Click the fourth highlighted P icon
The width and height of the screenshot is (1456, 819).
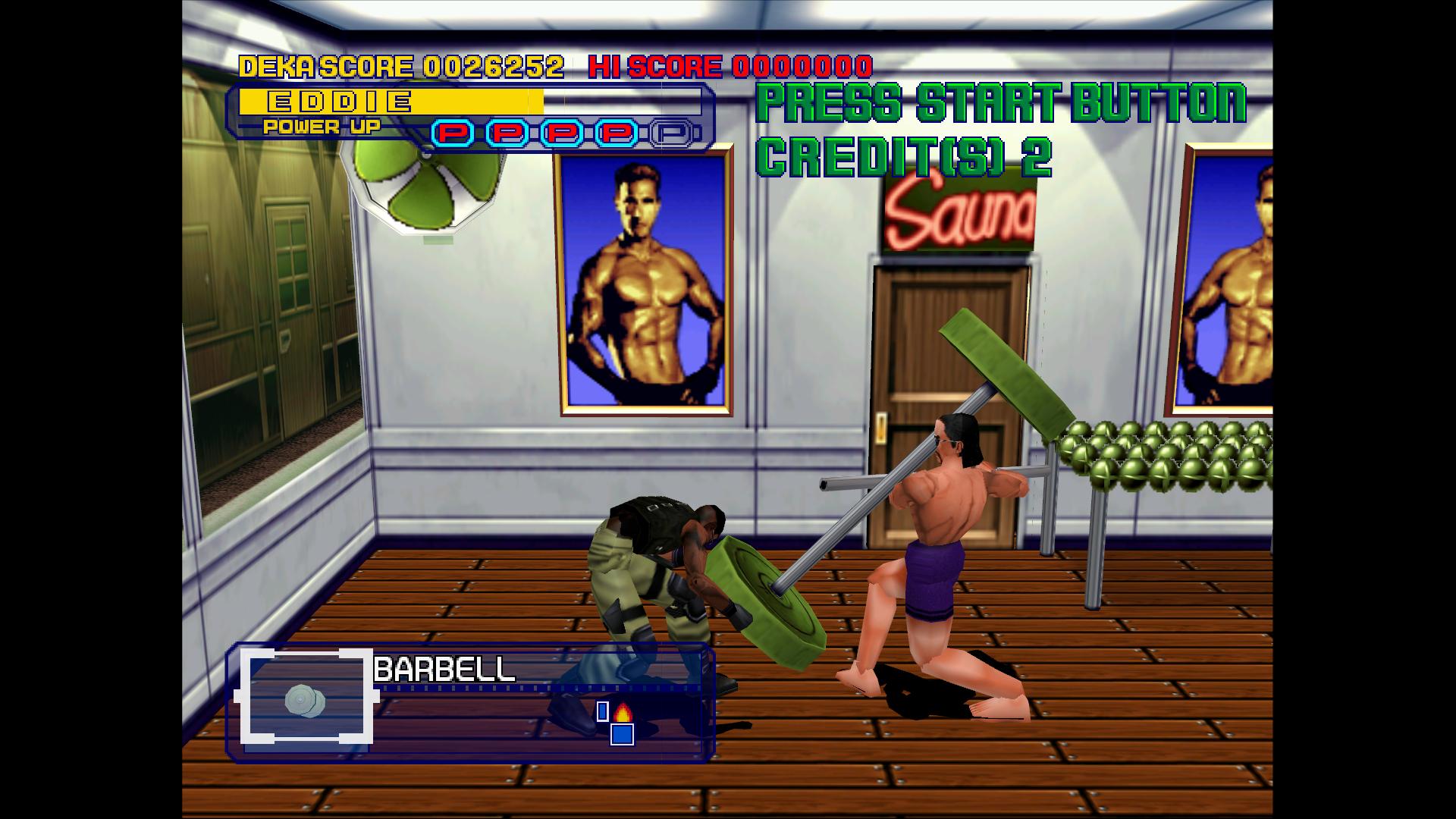618,132
